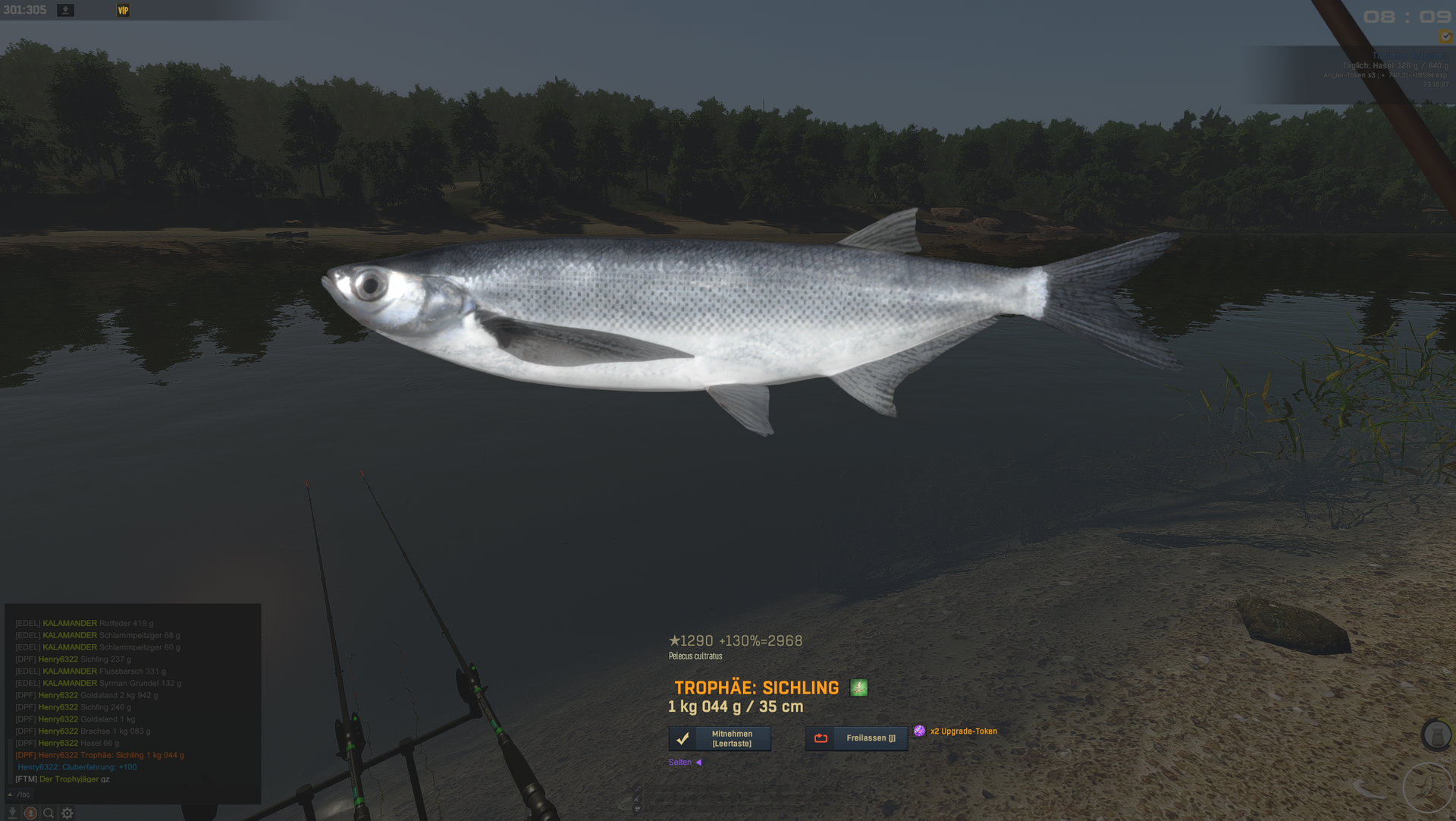Click the download arrow below the chat

click(x=12, y=813)
